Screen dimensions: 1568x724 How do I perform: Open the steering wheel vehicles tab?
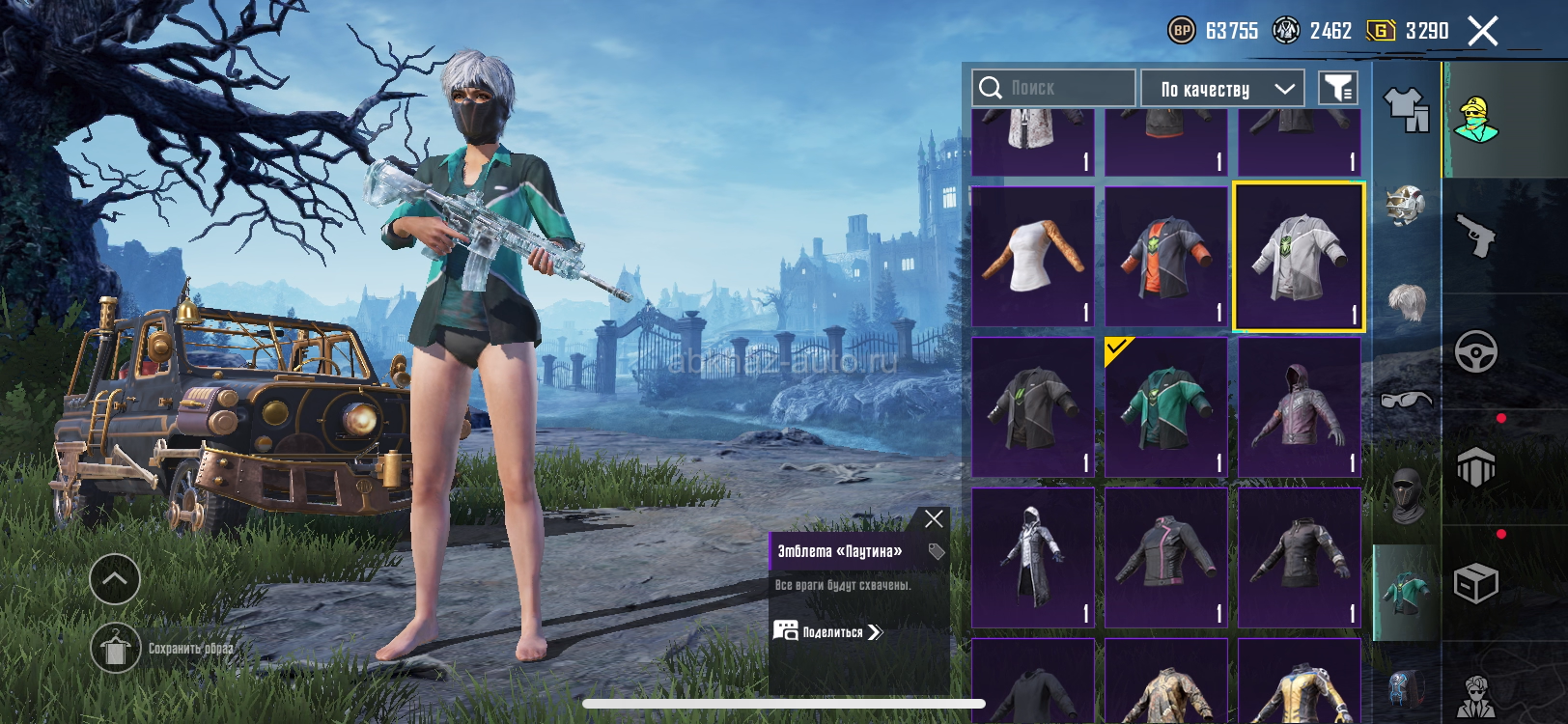[x=1475, y=351]
